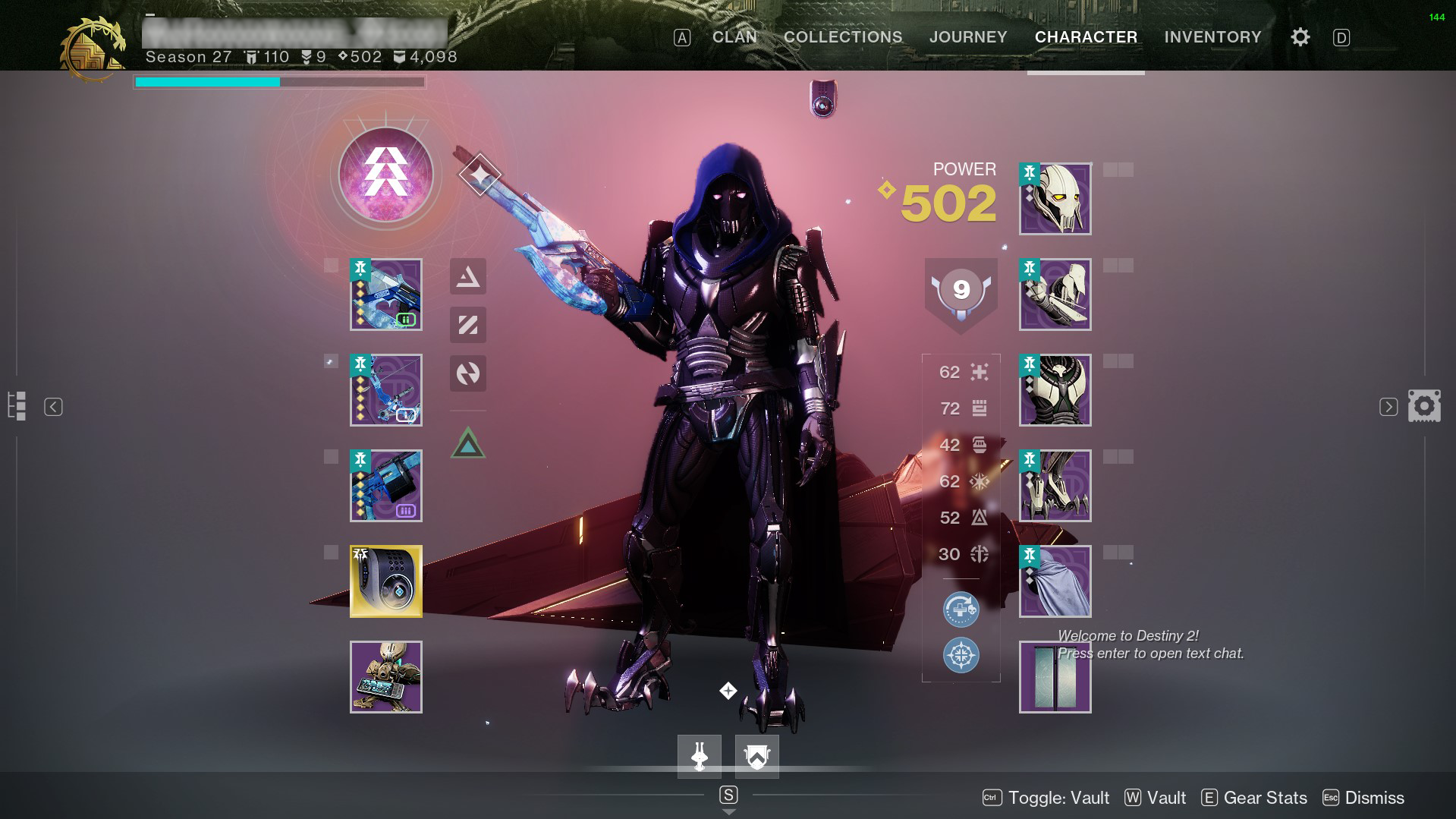Select the kinetic weapon slot
Screen dimensions: 1456x819
tap(385, 295)
